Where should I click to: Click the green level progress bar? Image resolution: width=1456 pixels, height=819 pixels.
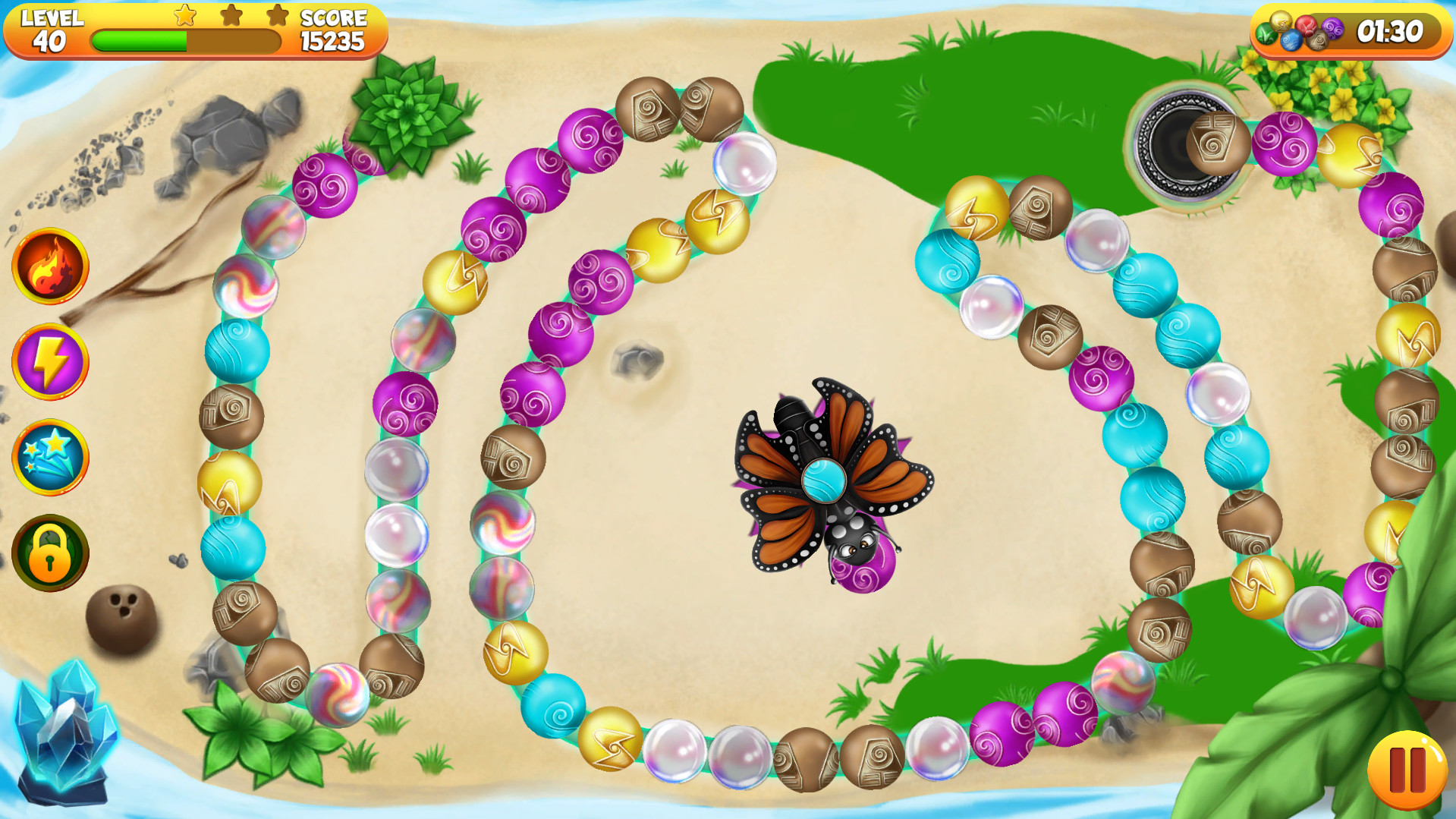pyautogui.click(x=140, y=42)
